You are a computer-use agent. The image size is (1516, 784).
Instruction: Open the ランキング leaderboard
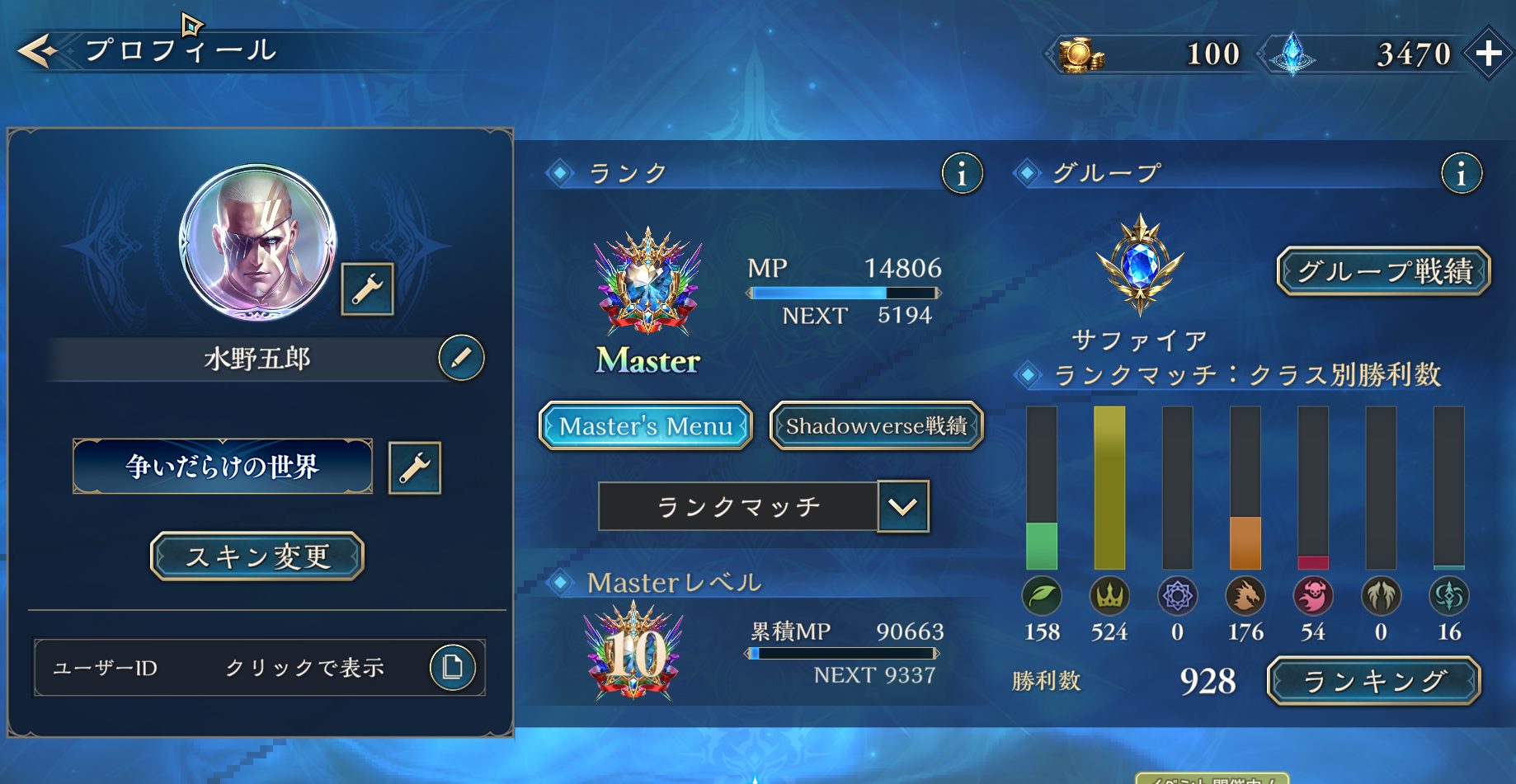tap(1374, 681)
